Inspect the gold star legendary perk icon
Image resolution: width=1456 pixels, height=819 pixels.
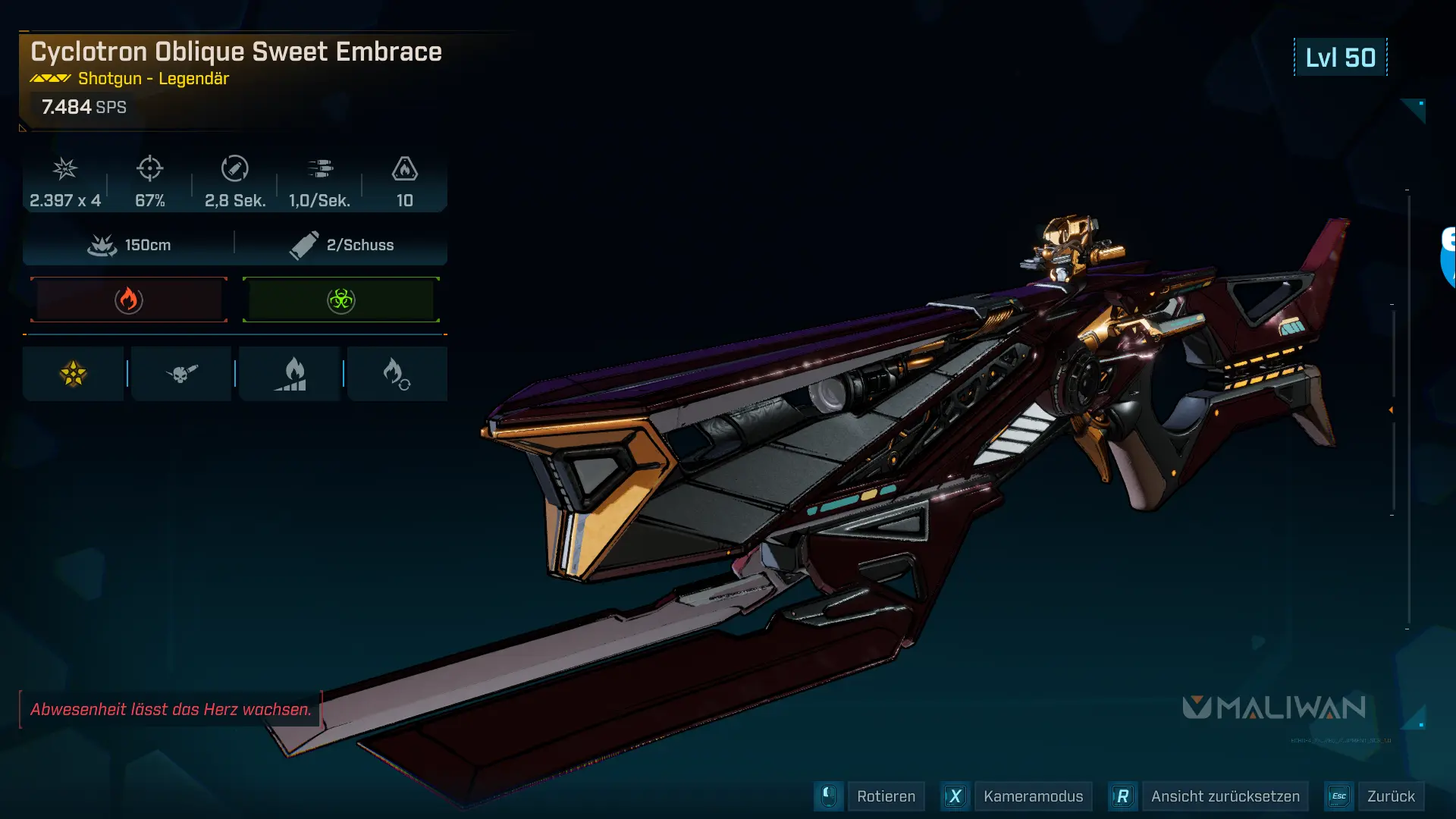[74, 374]
